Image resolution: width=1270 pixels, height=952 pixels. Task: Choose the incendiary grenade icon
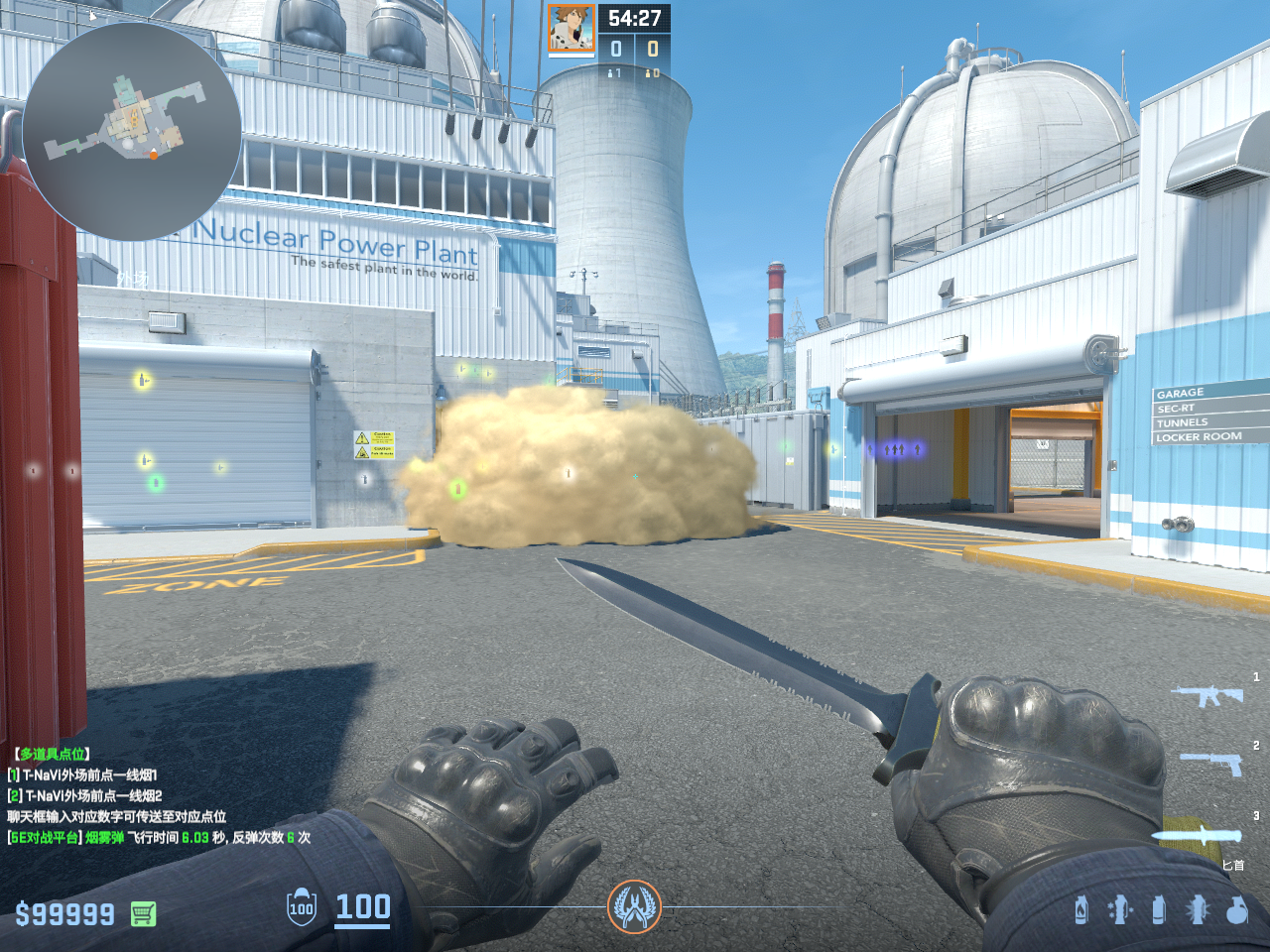point(1081,909)
